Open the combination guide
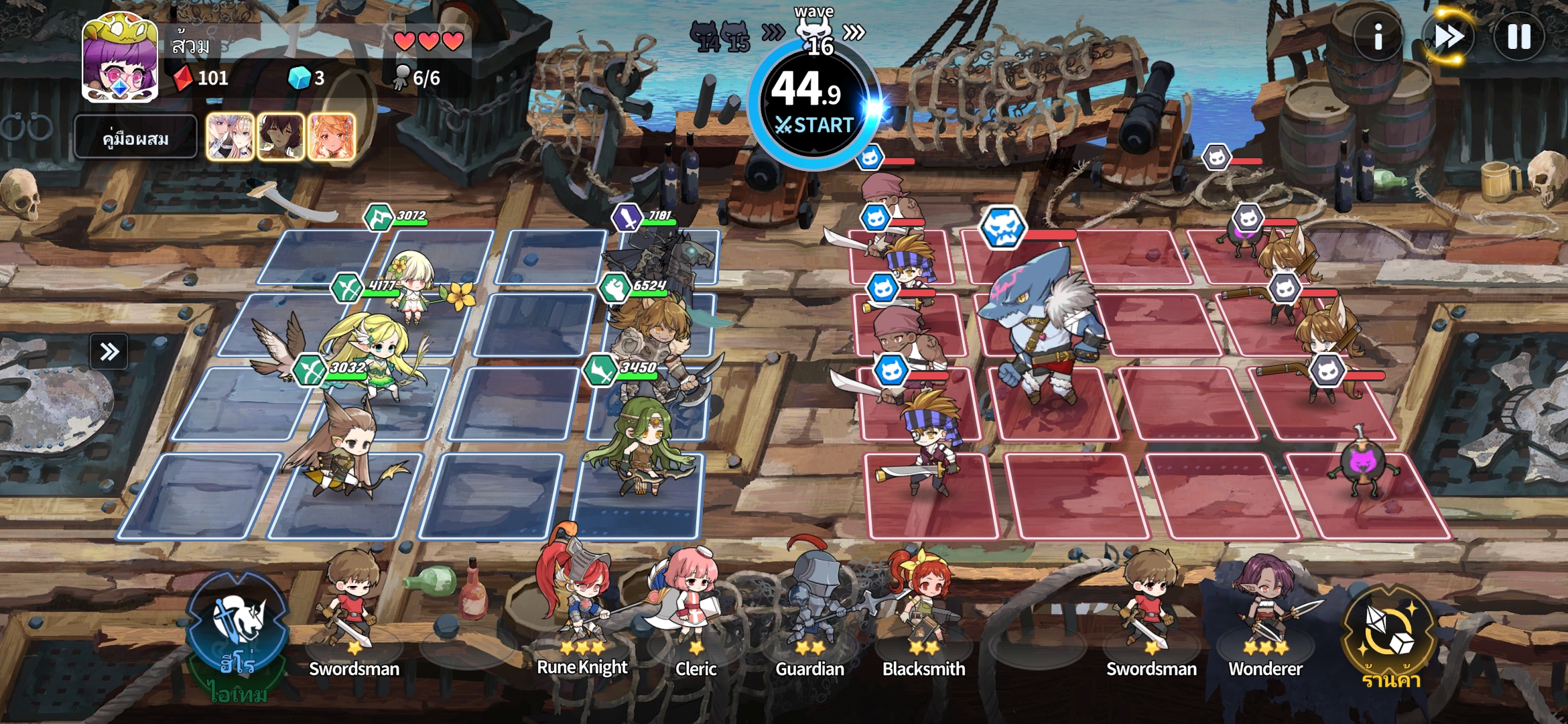The height and width of the screenshot is (724, 1568). [x=135, y=138]
